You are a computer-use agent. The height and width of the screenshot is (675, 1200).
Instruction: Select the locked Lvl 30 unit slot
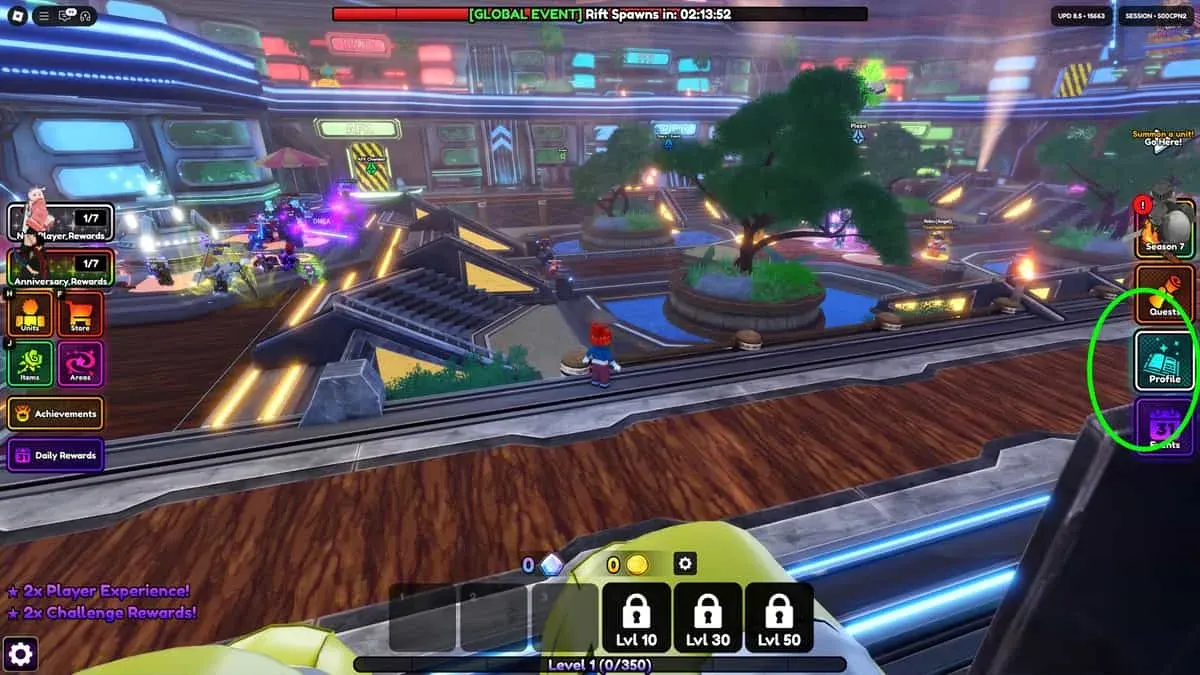[x=708, y=617]
